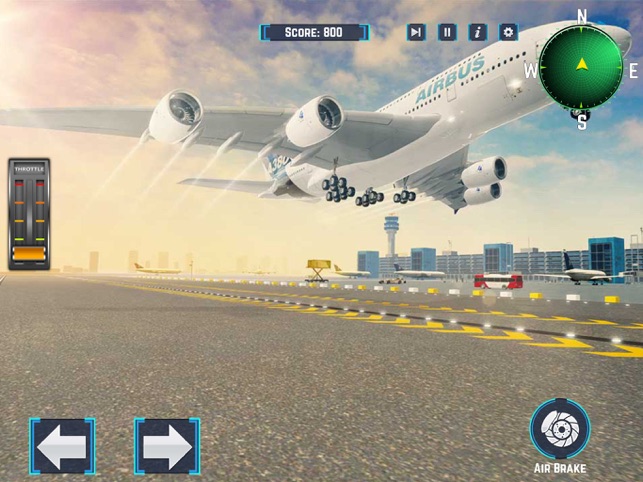Image resolution: width=643 pixels, height=482 pixels.
Task: Steer right with the right arrow
Action: (x=167, y=446)
